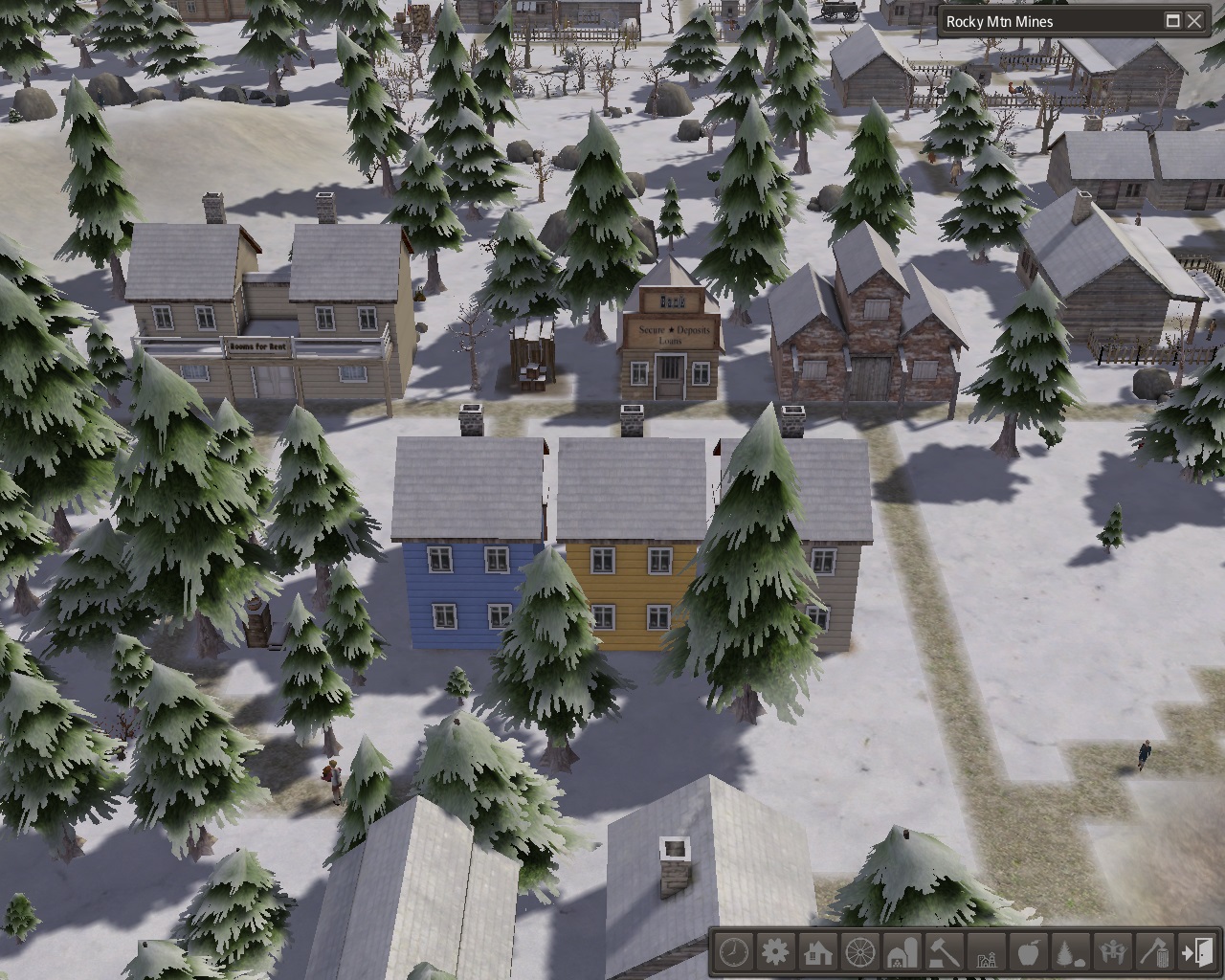Open the tree and rock resource menu
The width and height of the screenshot is (1225, 980).
pyautogui.click(x=1070, y=952)
